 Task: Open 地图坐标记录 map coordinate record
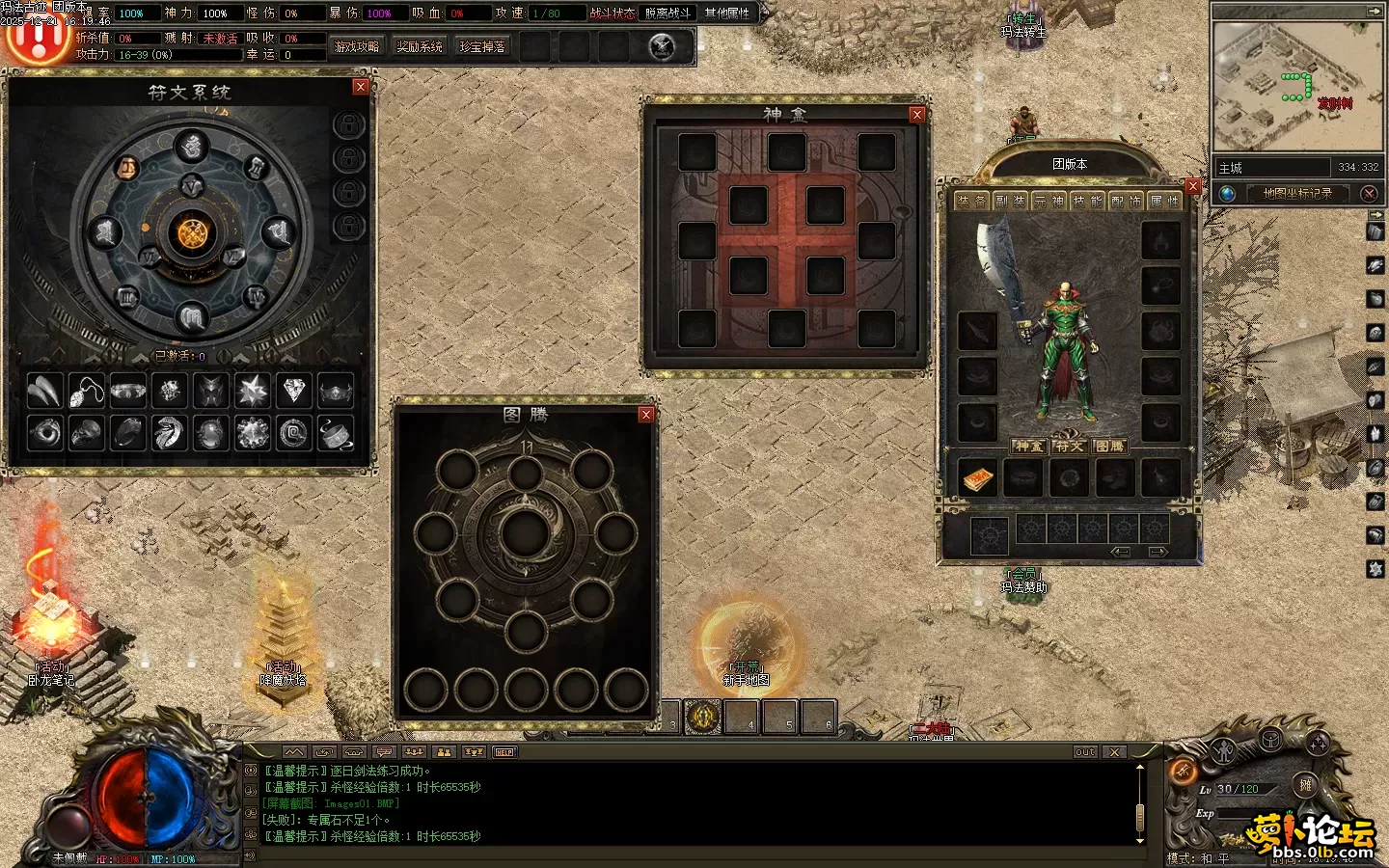tap(1297, 193)
